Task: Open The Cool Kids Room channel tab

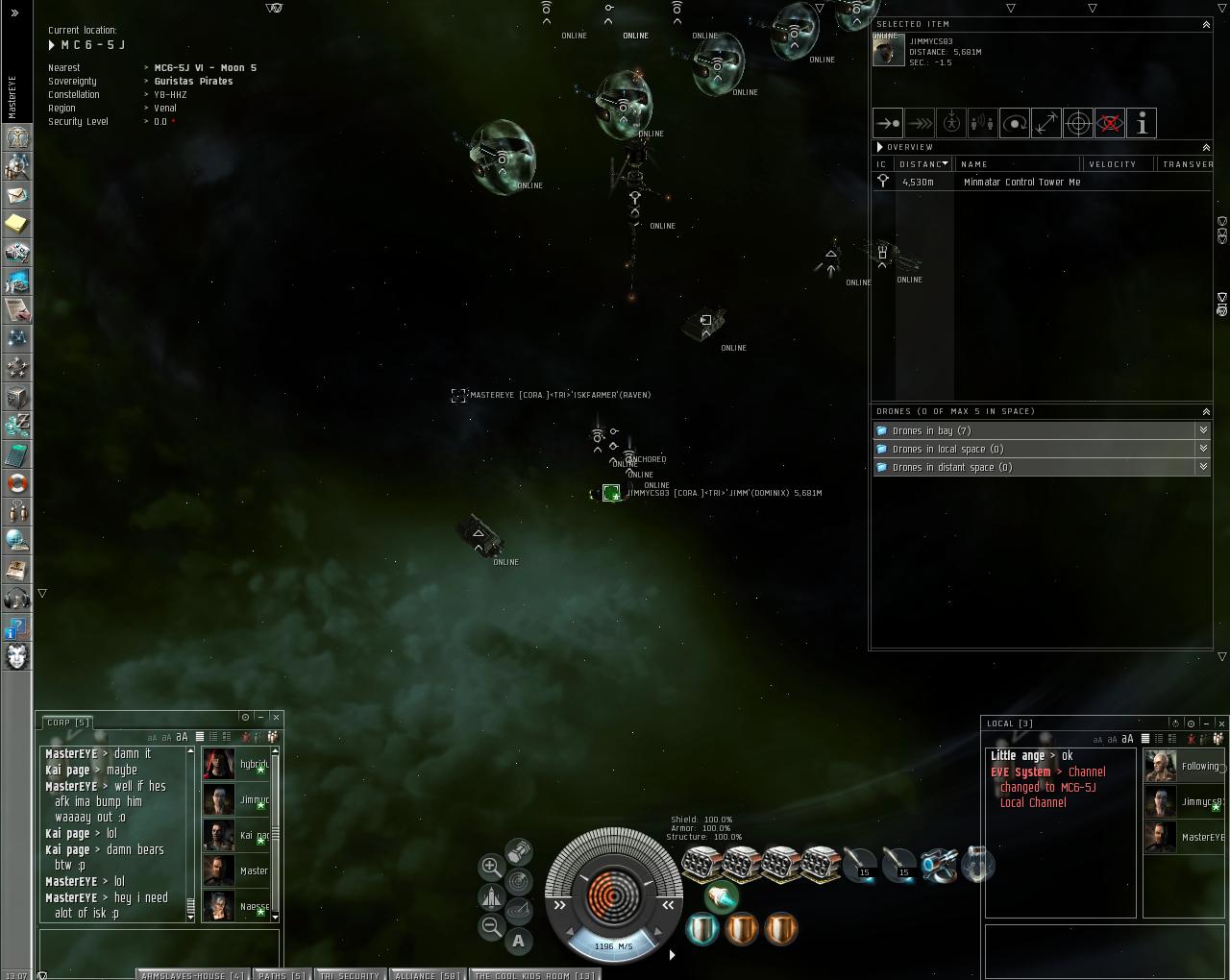Action: (x=534, y=974)
